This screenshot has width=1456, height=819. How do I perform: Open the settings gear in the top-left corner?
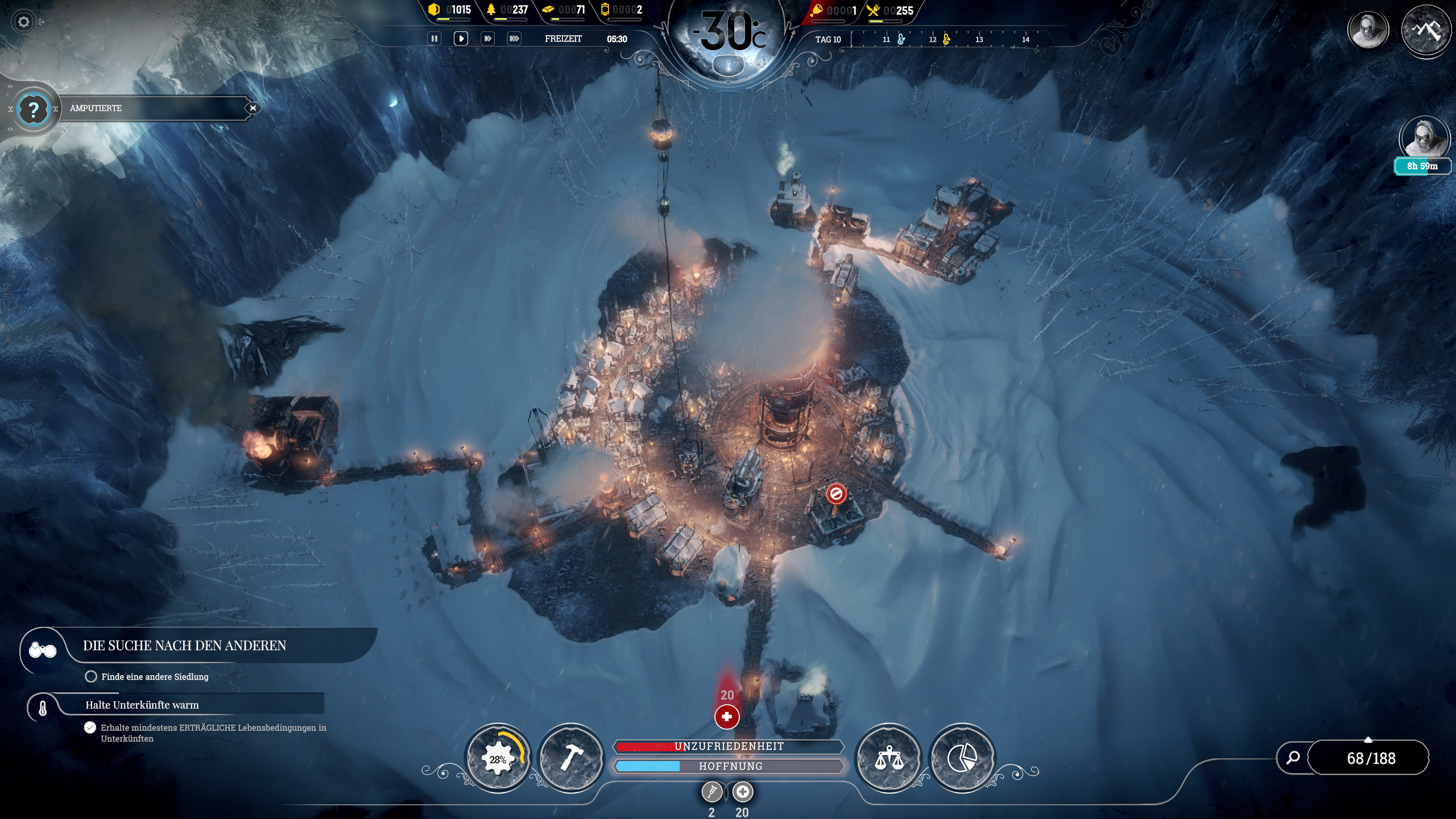24,22
